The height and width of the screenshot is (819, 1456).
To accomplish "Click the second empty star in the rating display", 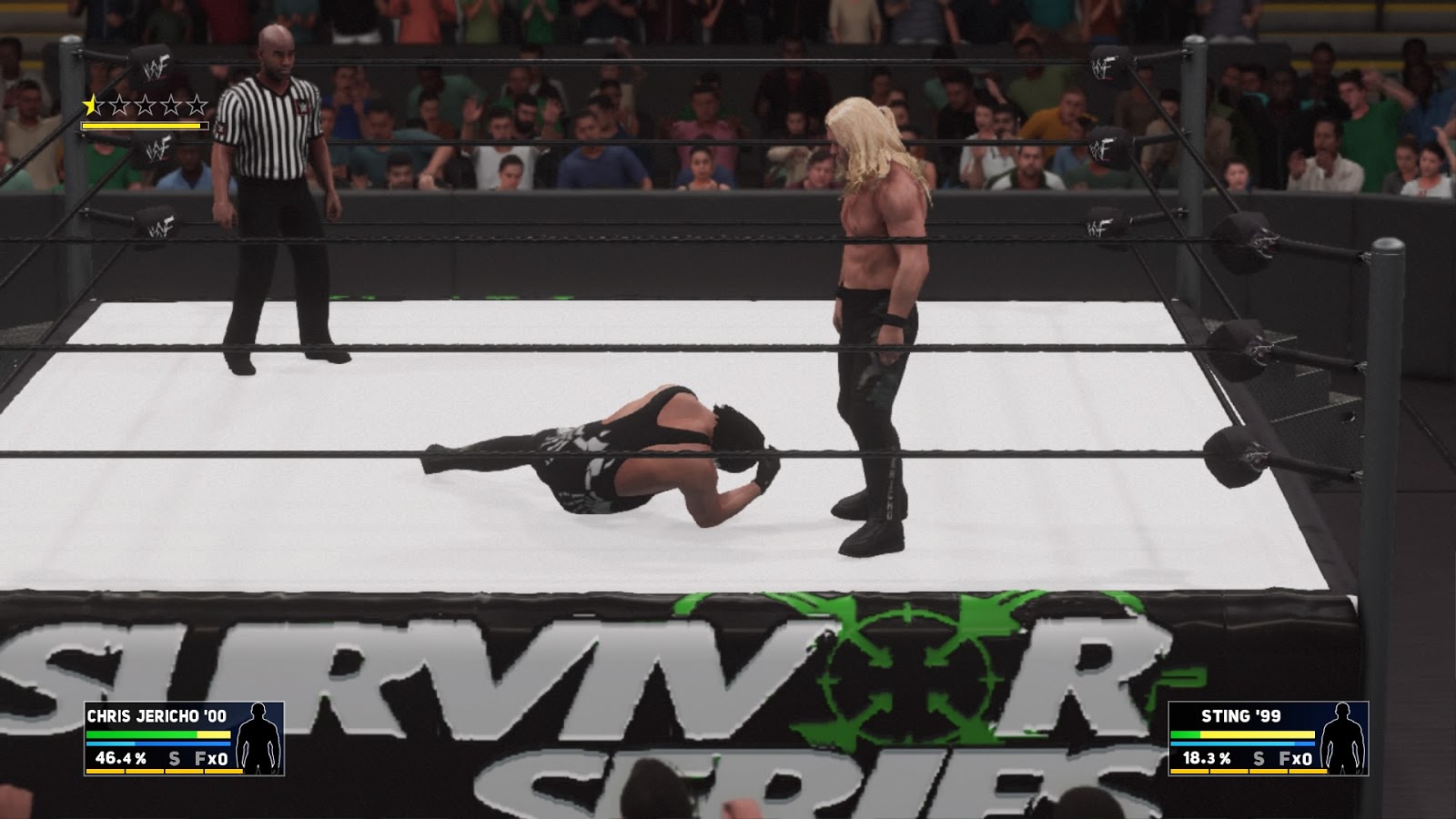I will (119, 104).
